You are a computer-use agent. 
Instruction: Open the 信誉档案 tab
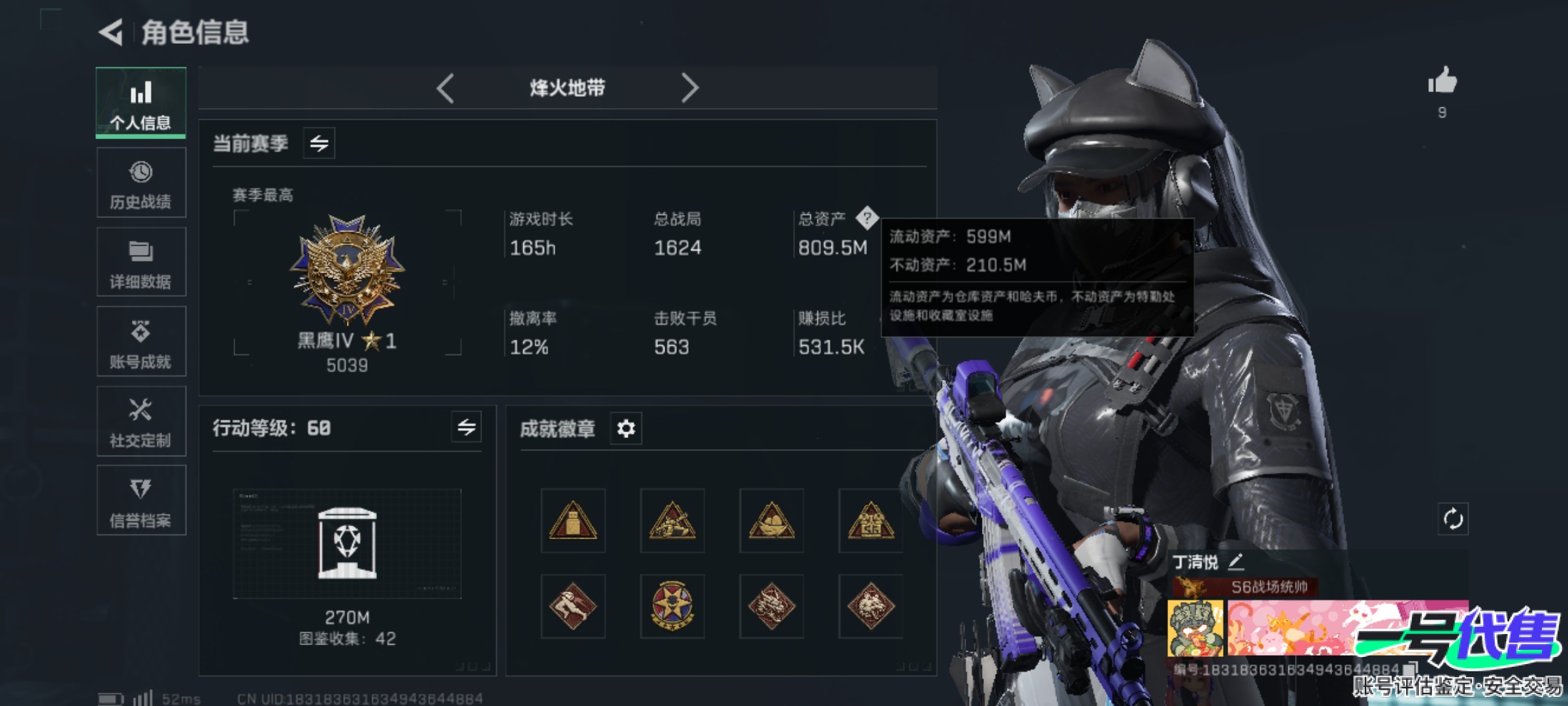pyautogui.click(x=141, y=501)
